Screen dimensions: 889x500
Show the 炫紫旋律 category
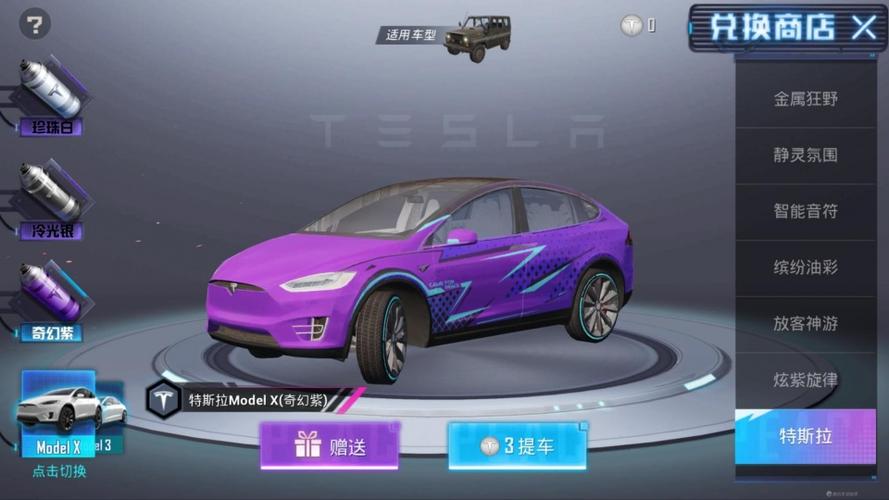click(x=805, y=380)
